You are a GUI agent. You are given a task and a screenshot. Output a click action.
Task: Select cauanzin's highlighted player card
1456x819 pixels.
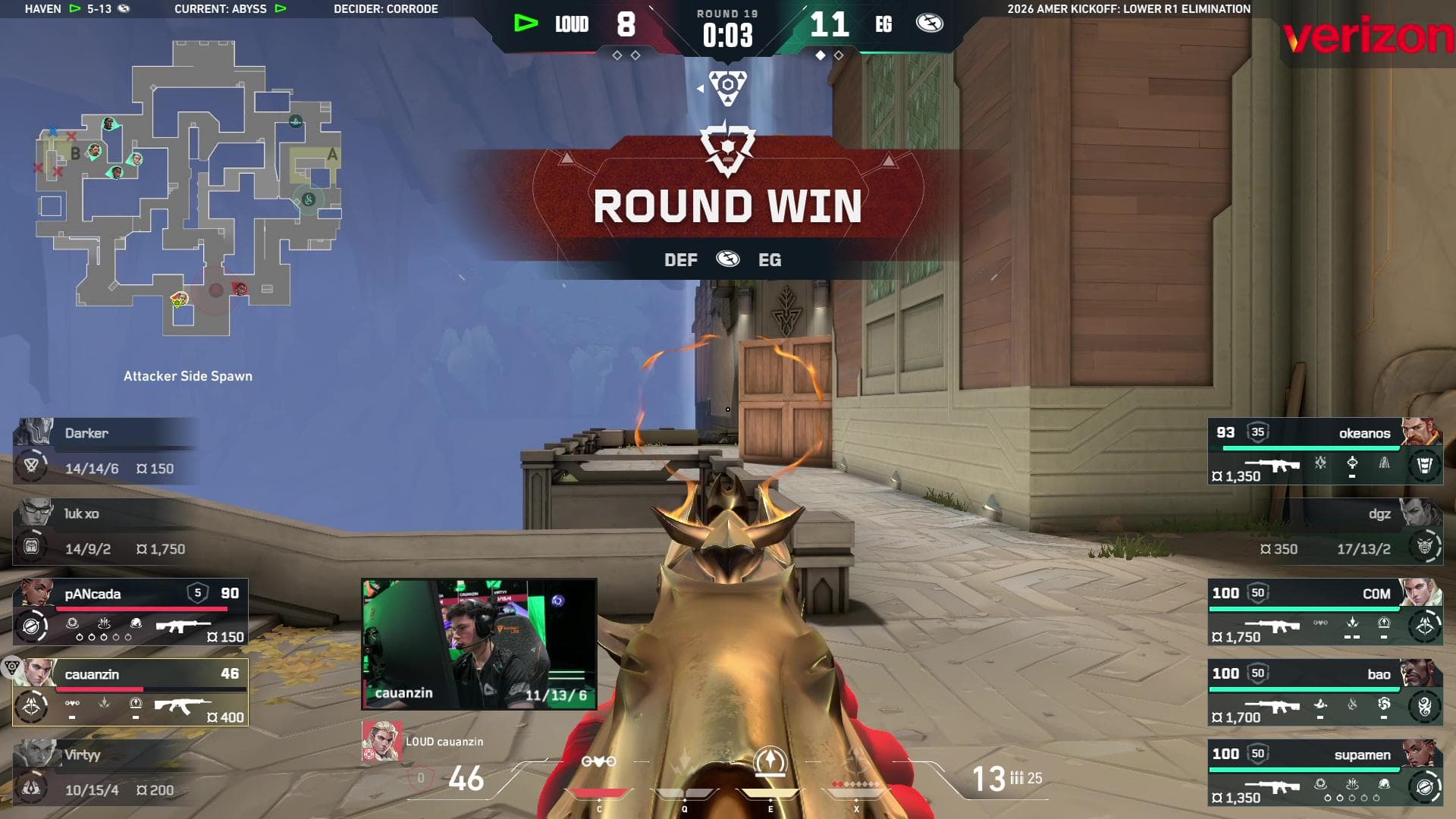pos(130,692)
